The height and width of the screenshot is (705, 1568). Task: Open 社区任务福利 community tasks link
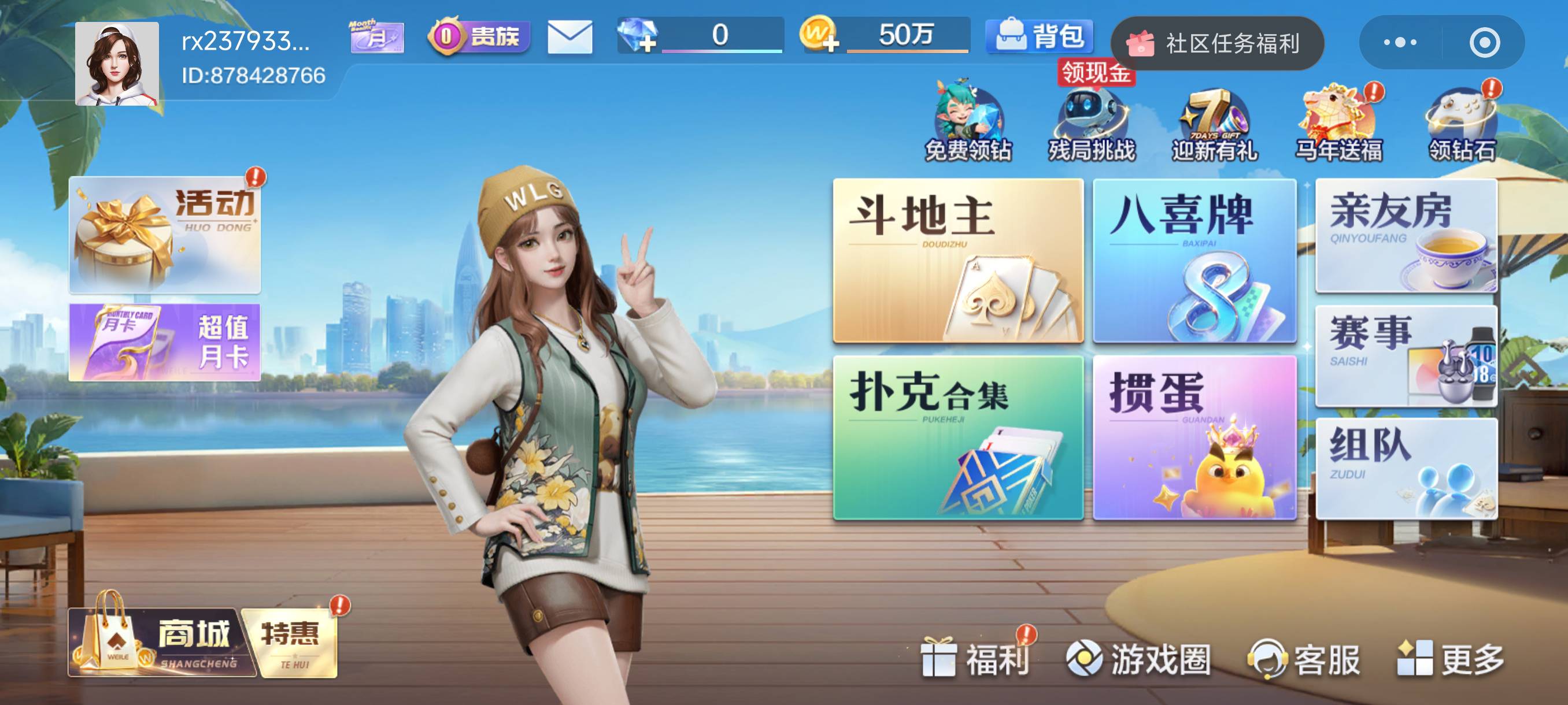[1218, 42]
